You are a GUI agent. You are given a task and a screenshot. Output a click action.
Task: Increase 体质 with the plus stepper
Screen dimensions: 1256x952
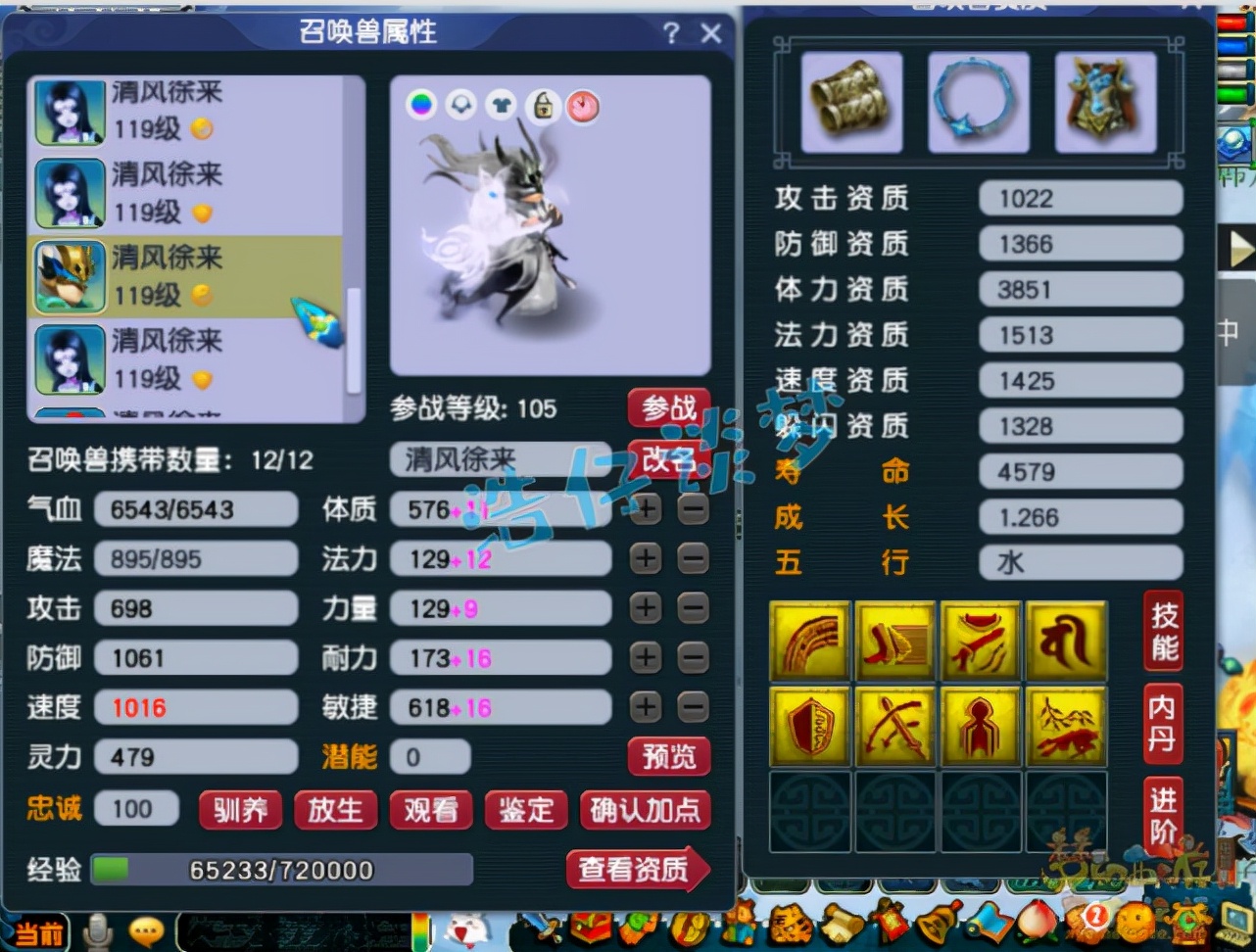(645, 509)
